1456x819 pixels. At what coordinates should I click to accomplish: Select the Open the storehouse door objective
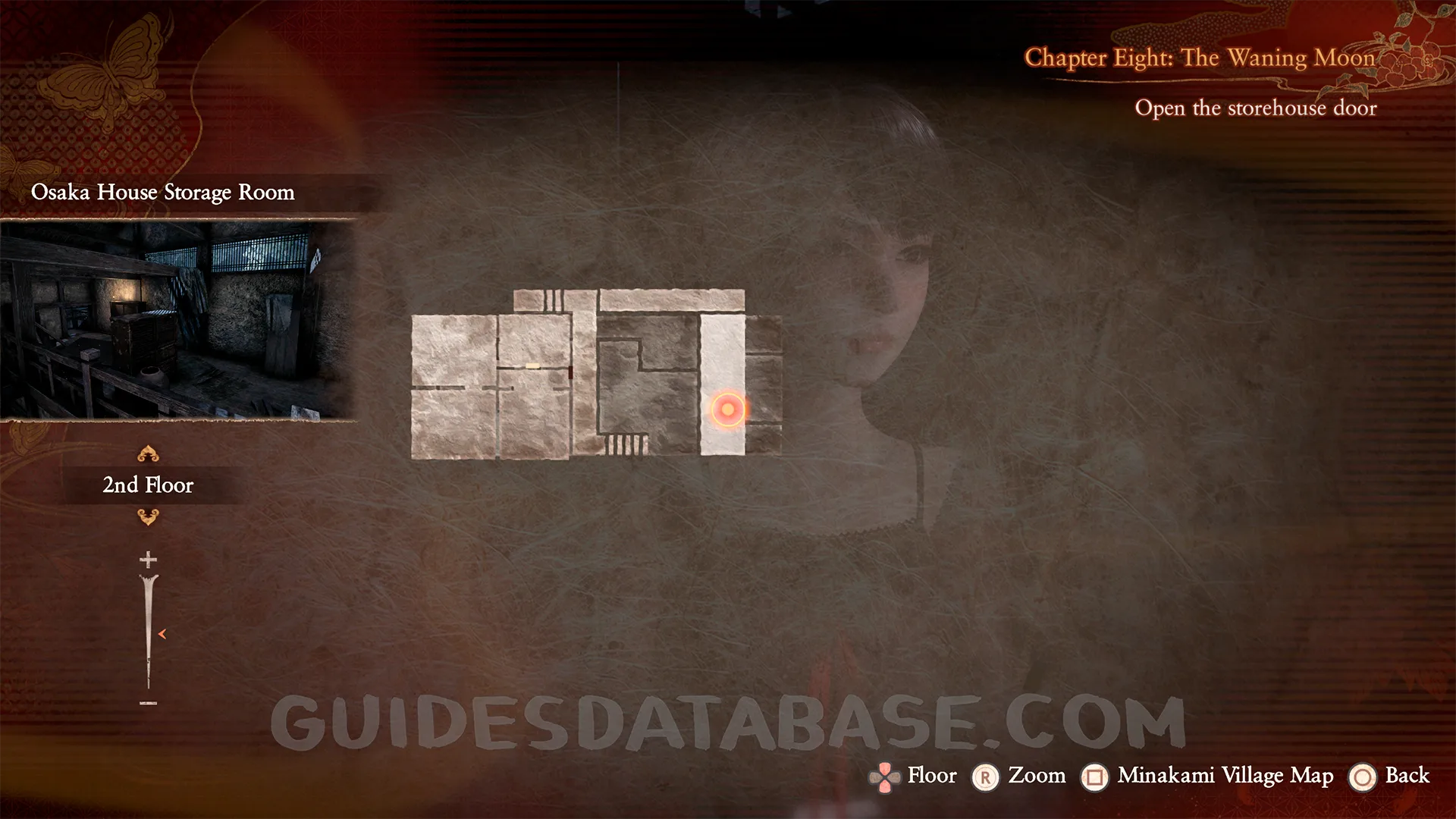[x=1255, y=108]
